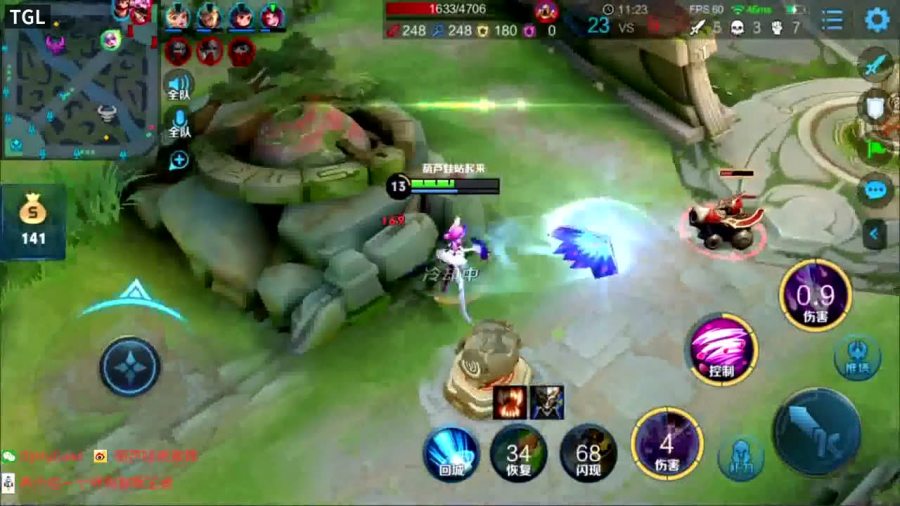Send the sword attack signal
This screenshot has width=900, height=506.
pyautogui.click(x=875, y=64)
